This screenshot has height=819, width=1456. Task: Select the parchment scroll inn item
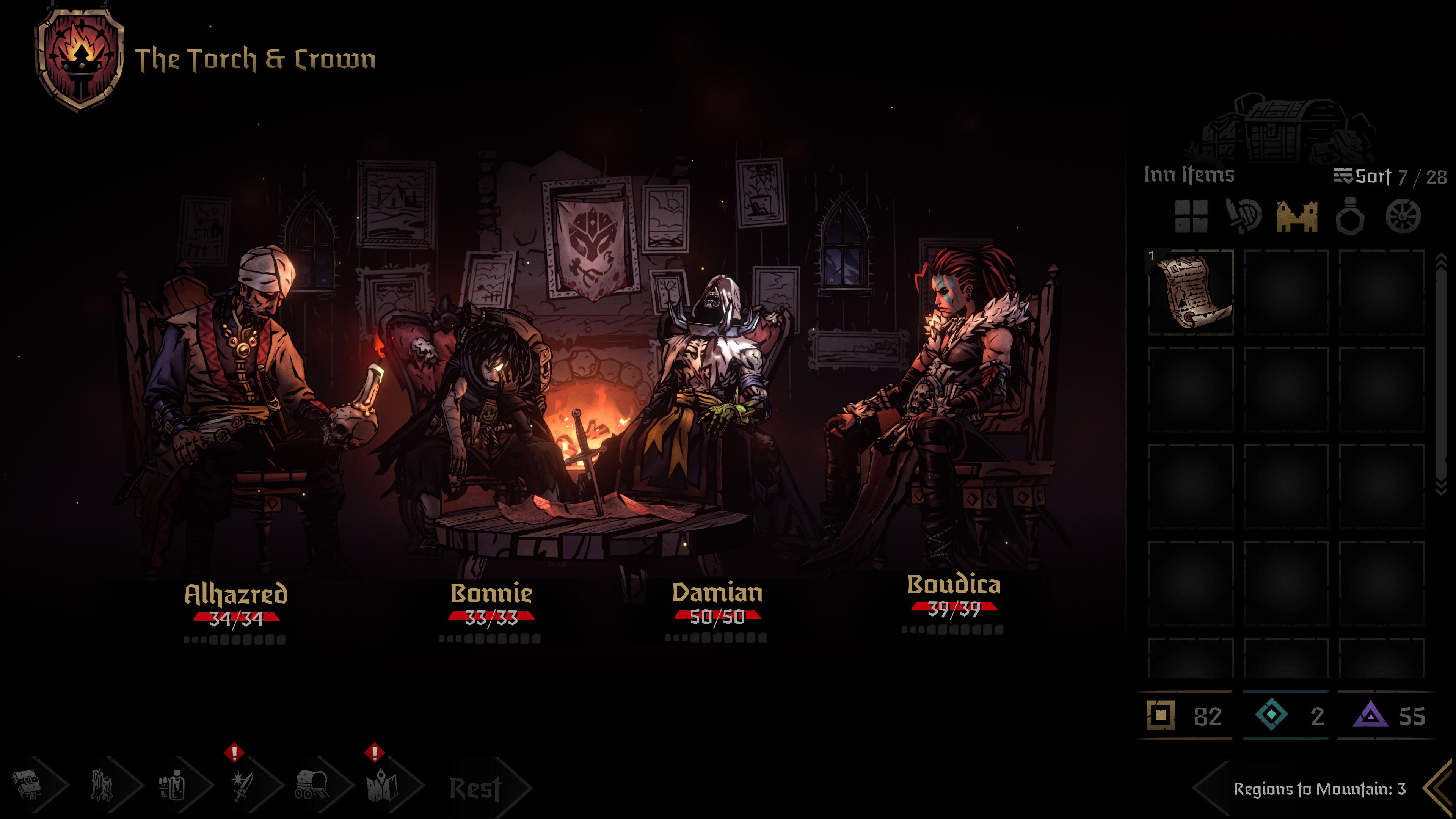[1191, 293]
